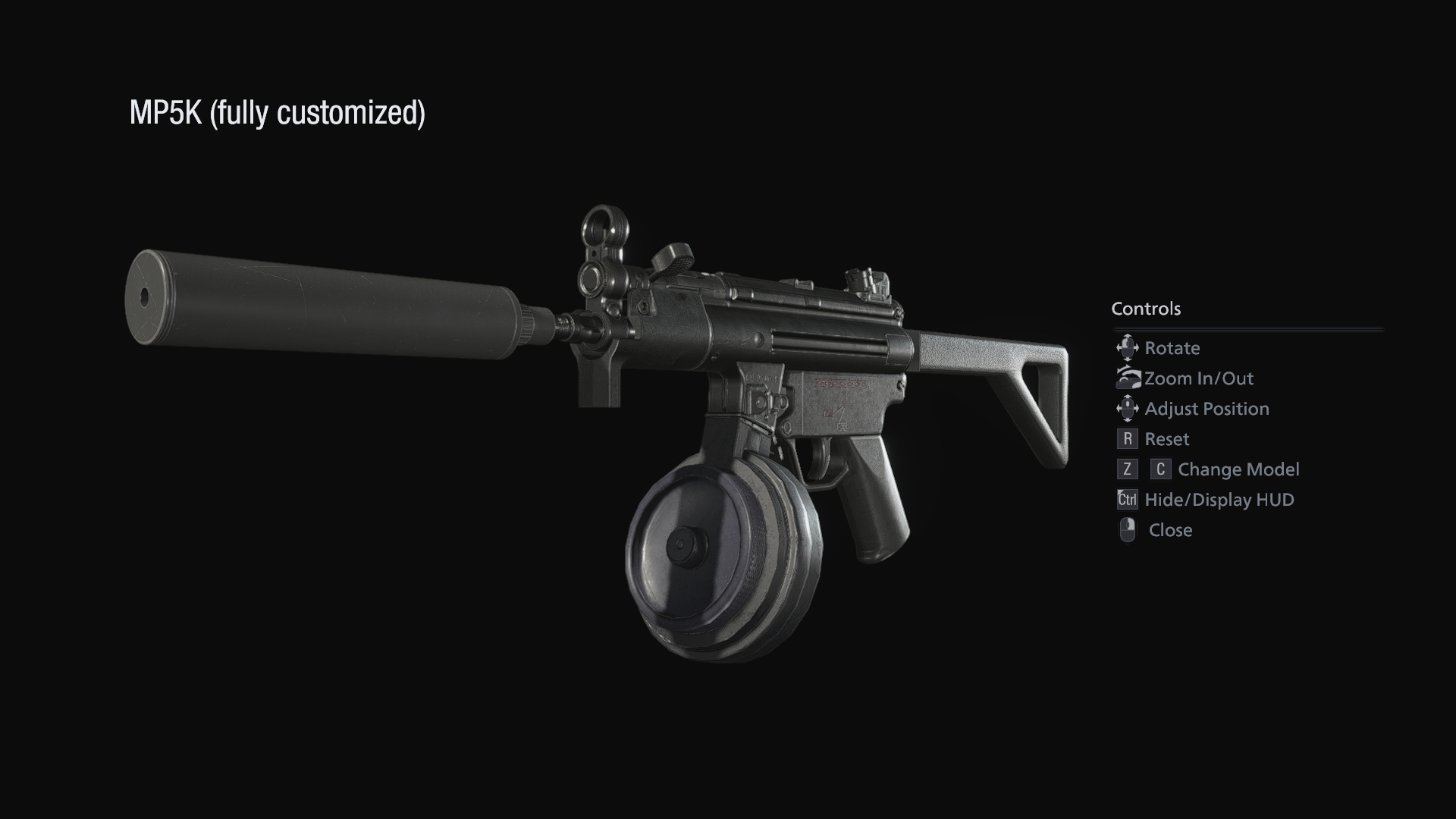Click the Ctrl key icon for Hide/Display HUD

1127,500
